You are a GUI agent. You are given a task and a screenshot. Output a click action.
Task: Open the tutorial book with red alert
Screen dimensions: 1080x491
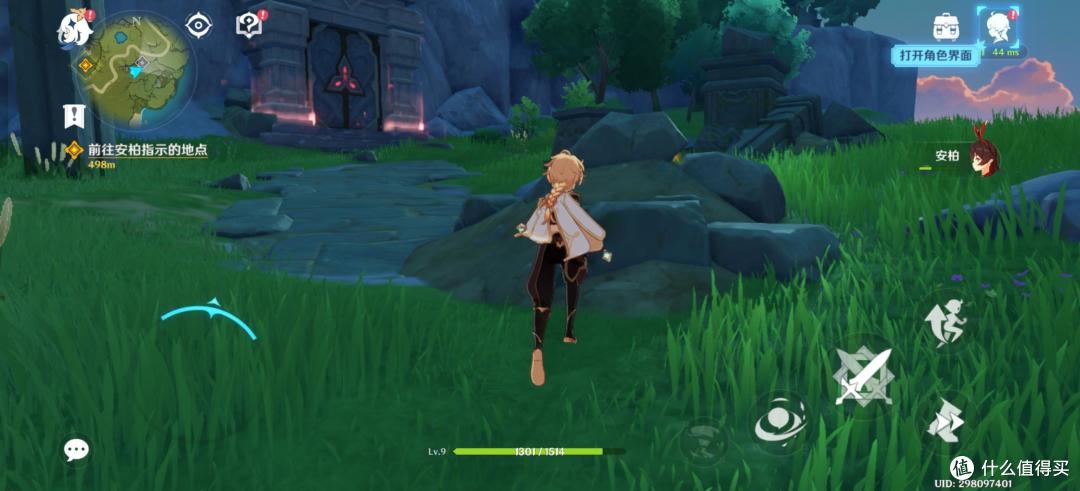click(x=249, y=24)
